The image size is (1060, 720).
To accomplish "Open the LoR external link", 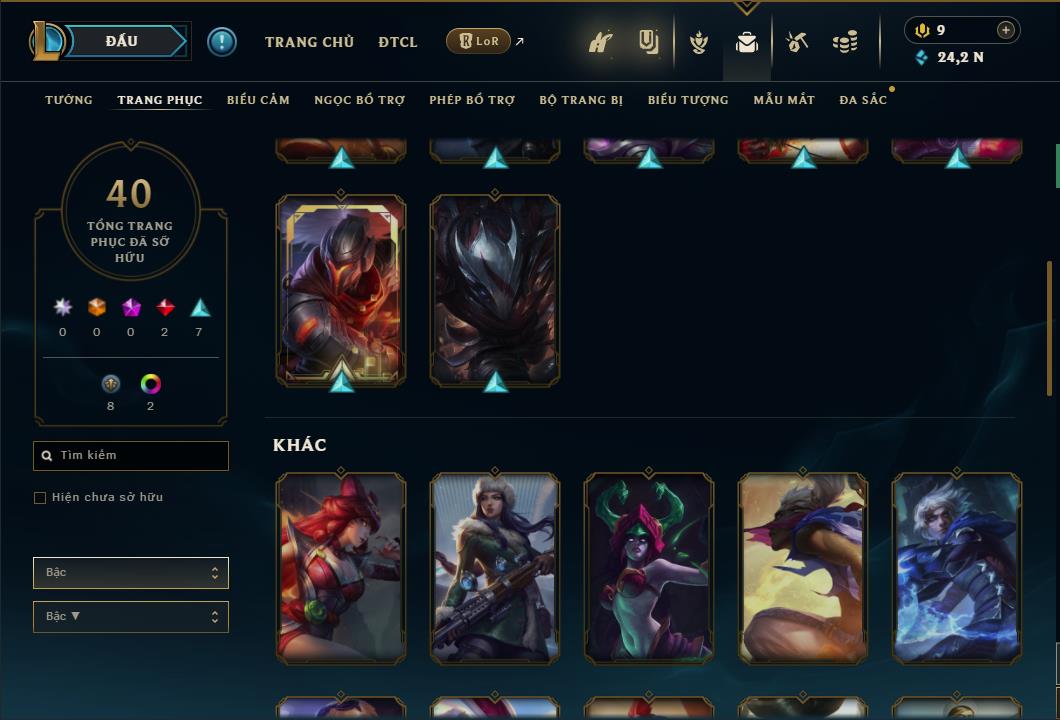I will click(x=479, y=41).
